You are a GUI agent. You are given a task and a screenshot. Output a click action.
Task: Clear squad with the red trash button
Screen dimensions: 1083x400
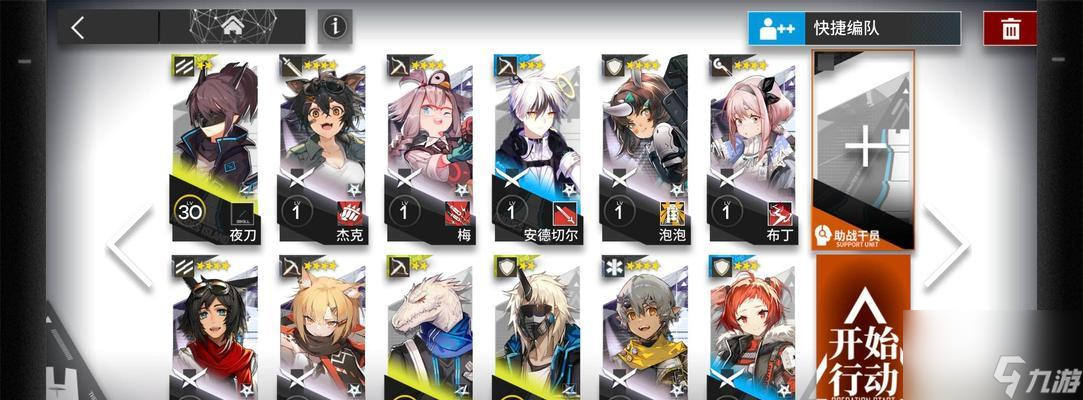tap(1010, 28)
